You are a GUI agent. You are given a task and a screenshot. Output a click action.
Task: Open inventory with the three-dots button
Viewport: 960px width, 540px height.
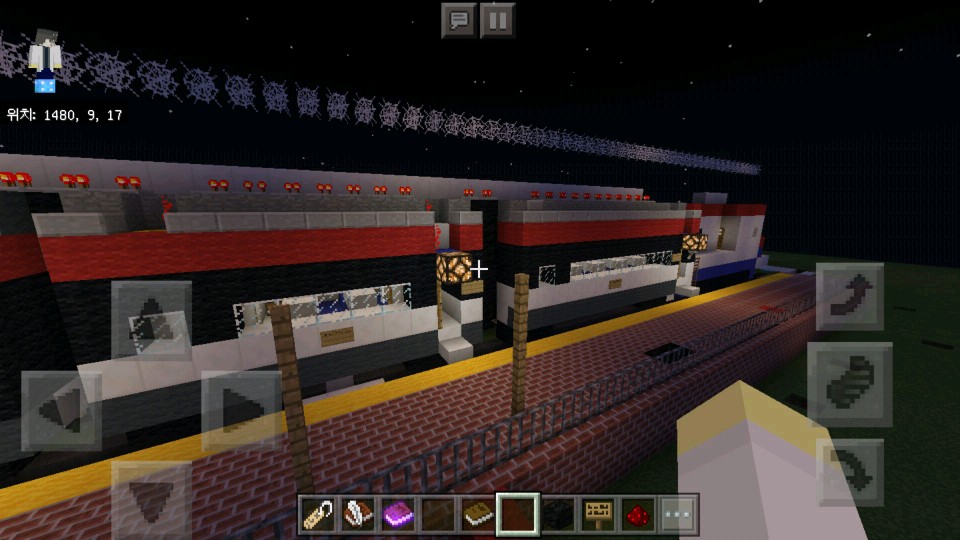(x=678, y=514)
